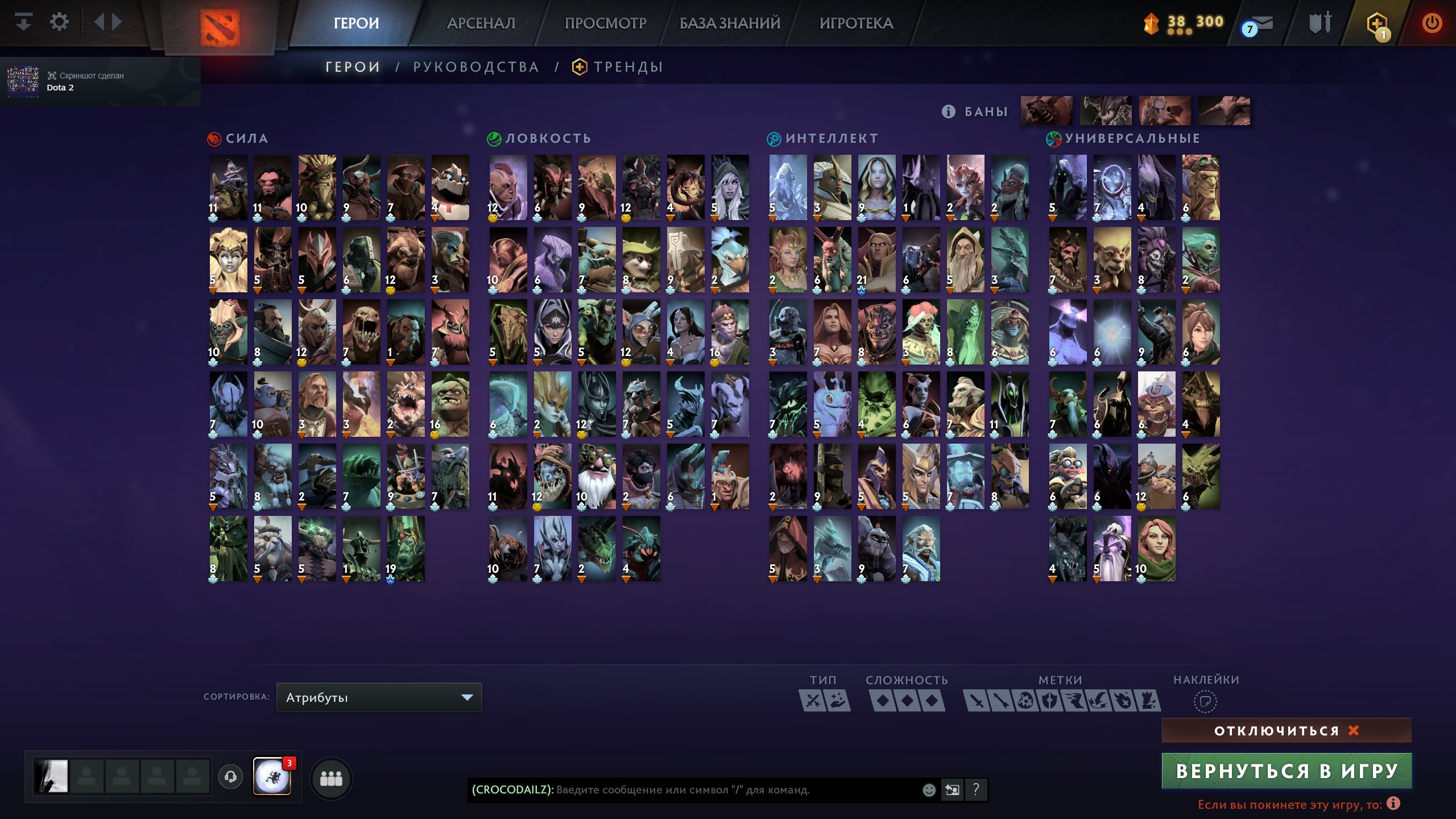Select the carry role filter under МЕТКИ
The image size is (1456, 819).
pyautogui.click(x=977, y=702)
